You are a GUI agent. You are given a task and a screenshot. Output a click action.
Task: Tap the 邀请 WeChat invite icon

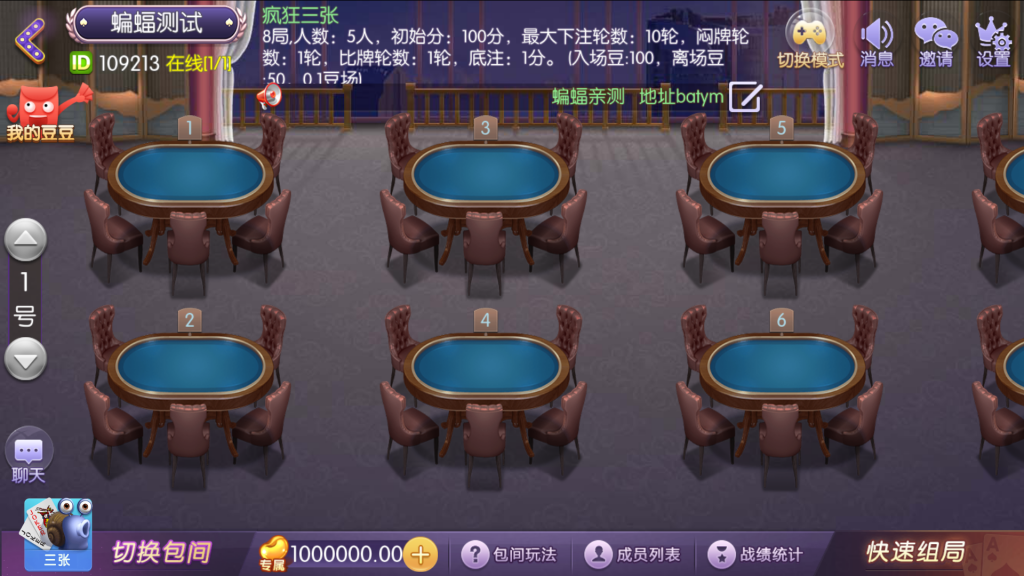click(936, 40)
